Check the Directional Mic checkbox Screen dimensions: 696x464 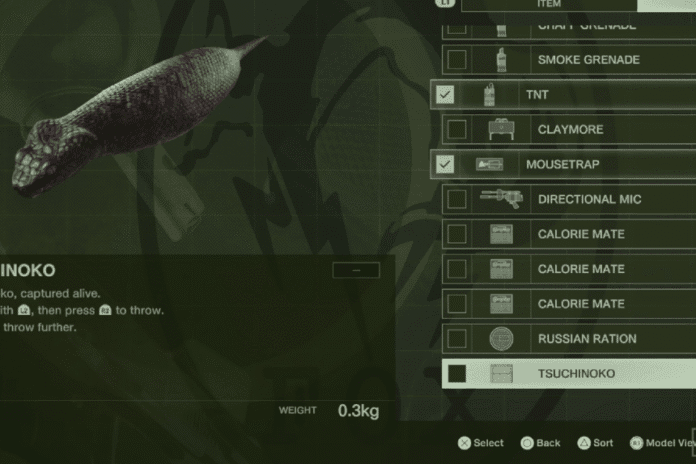[x=457, y=199]
